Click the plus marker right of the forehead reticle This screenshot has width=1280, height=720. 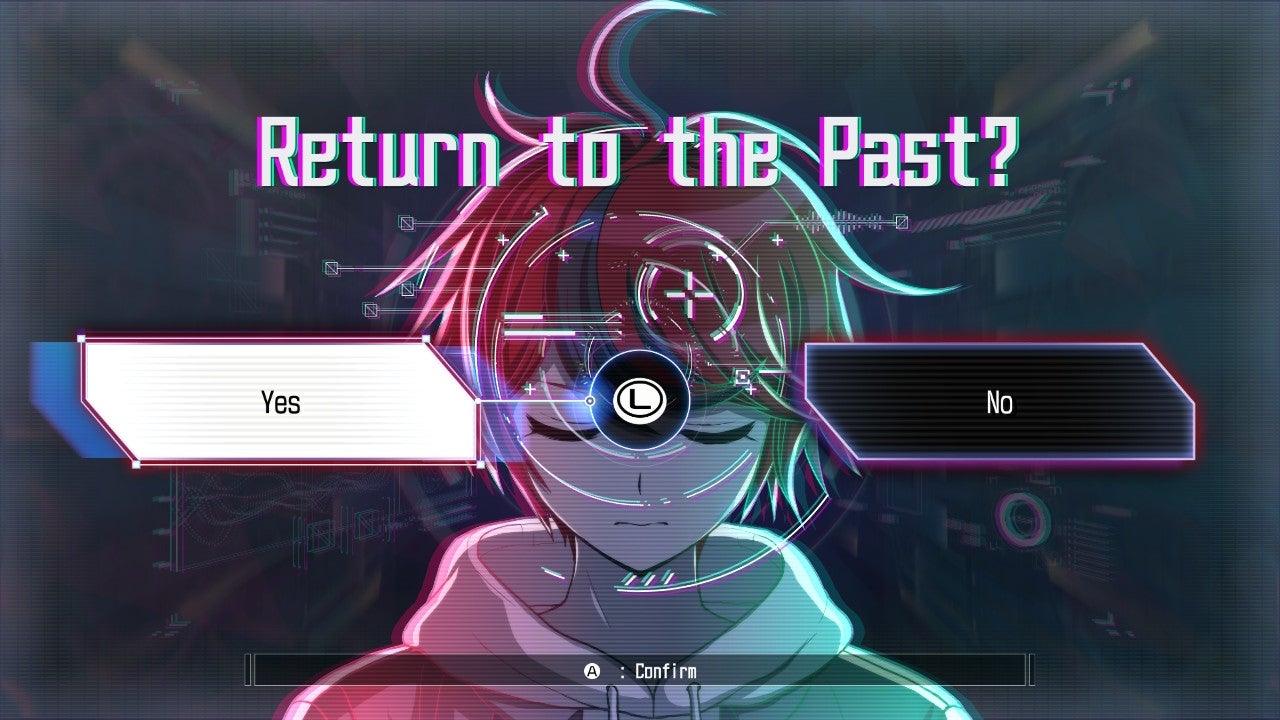tap(778, 239)
